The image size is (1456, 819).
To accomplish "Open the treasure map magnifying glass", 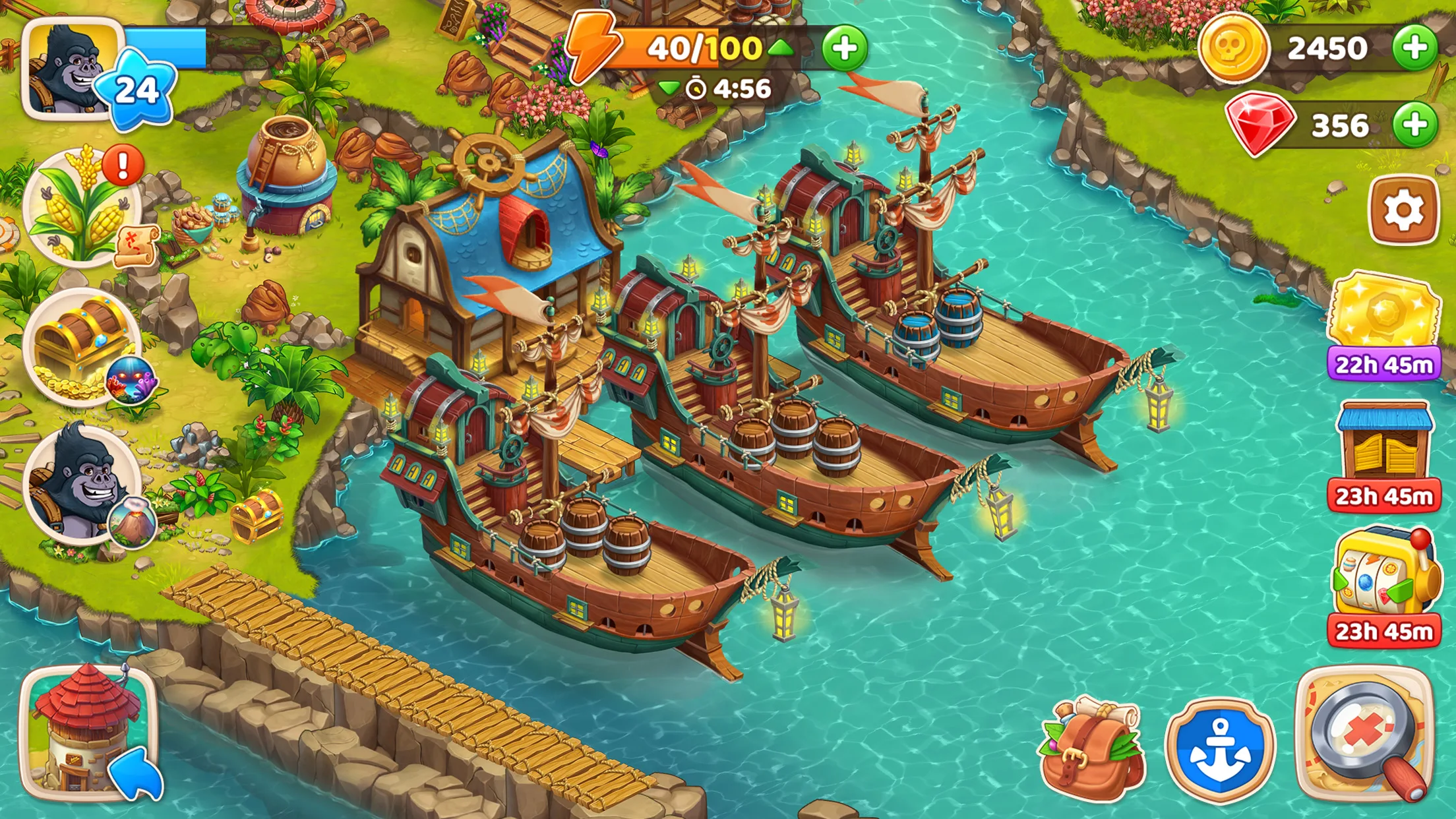I will point(1365,735).
